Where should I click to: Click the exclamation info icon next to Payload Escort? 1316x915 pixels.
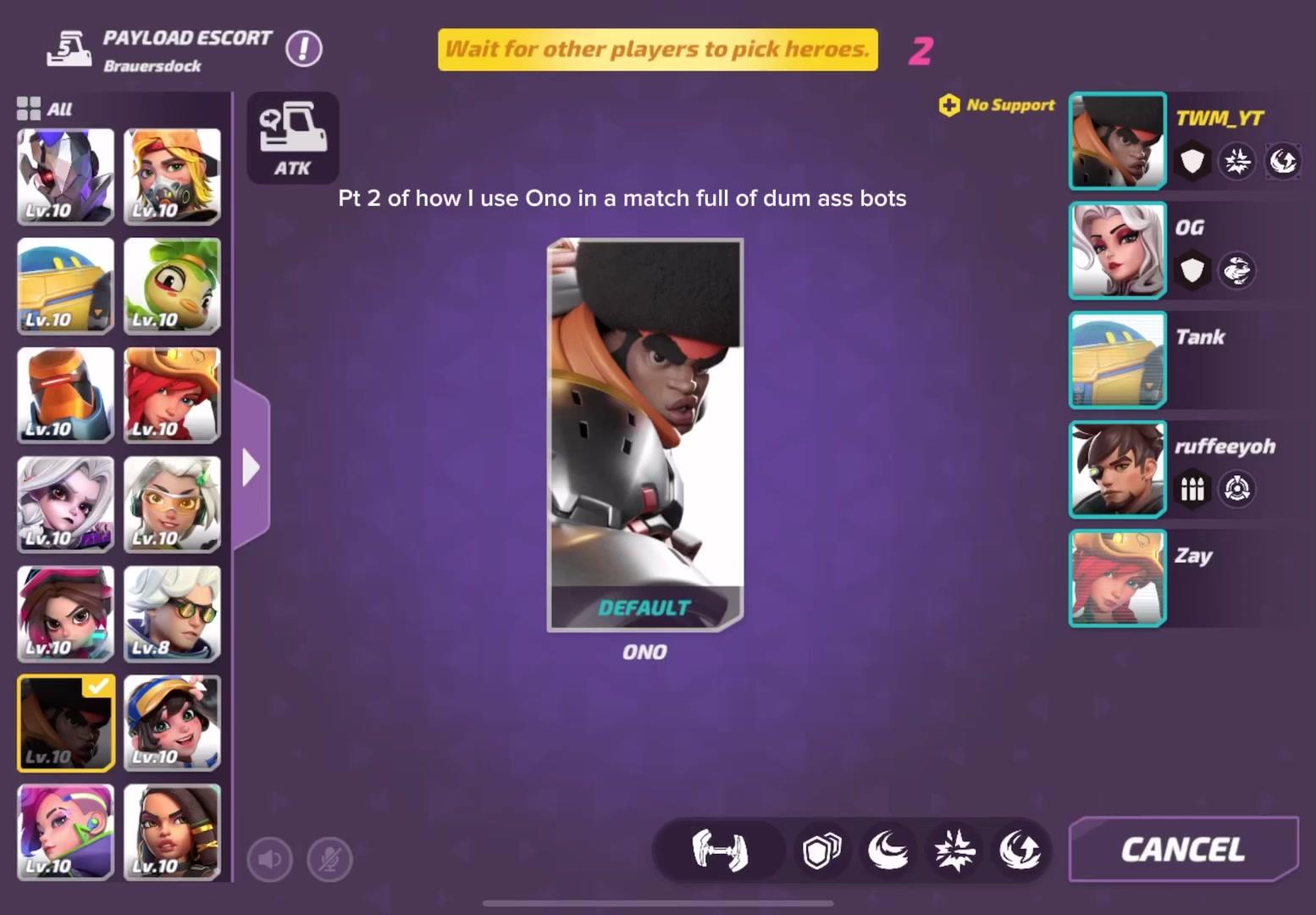[304, 48]
